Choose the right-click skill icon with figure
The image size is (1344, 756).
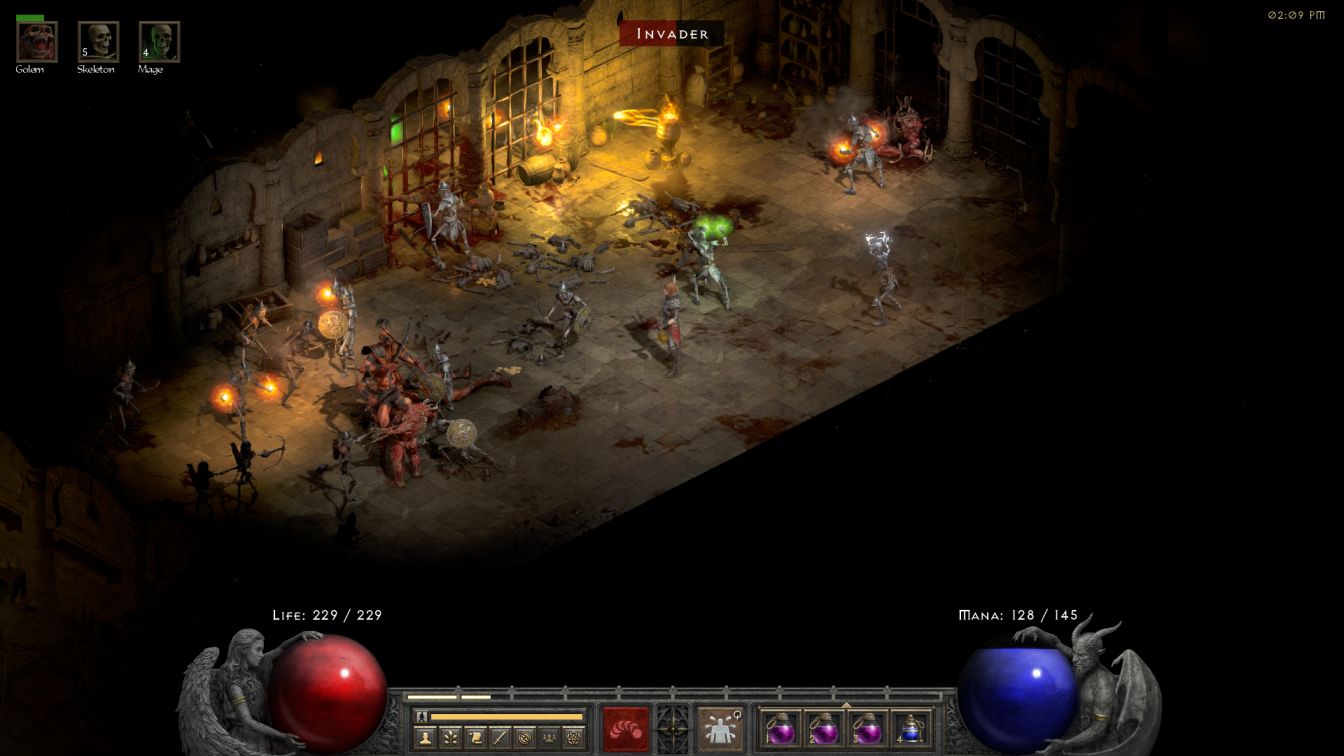719,729
